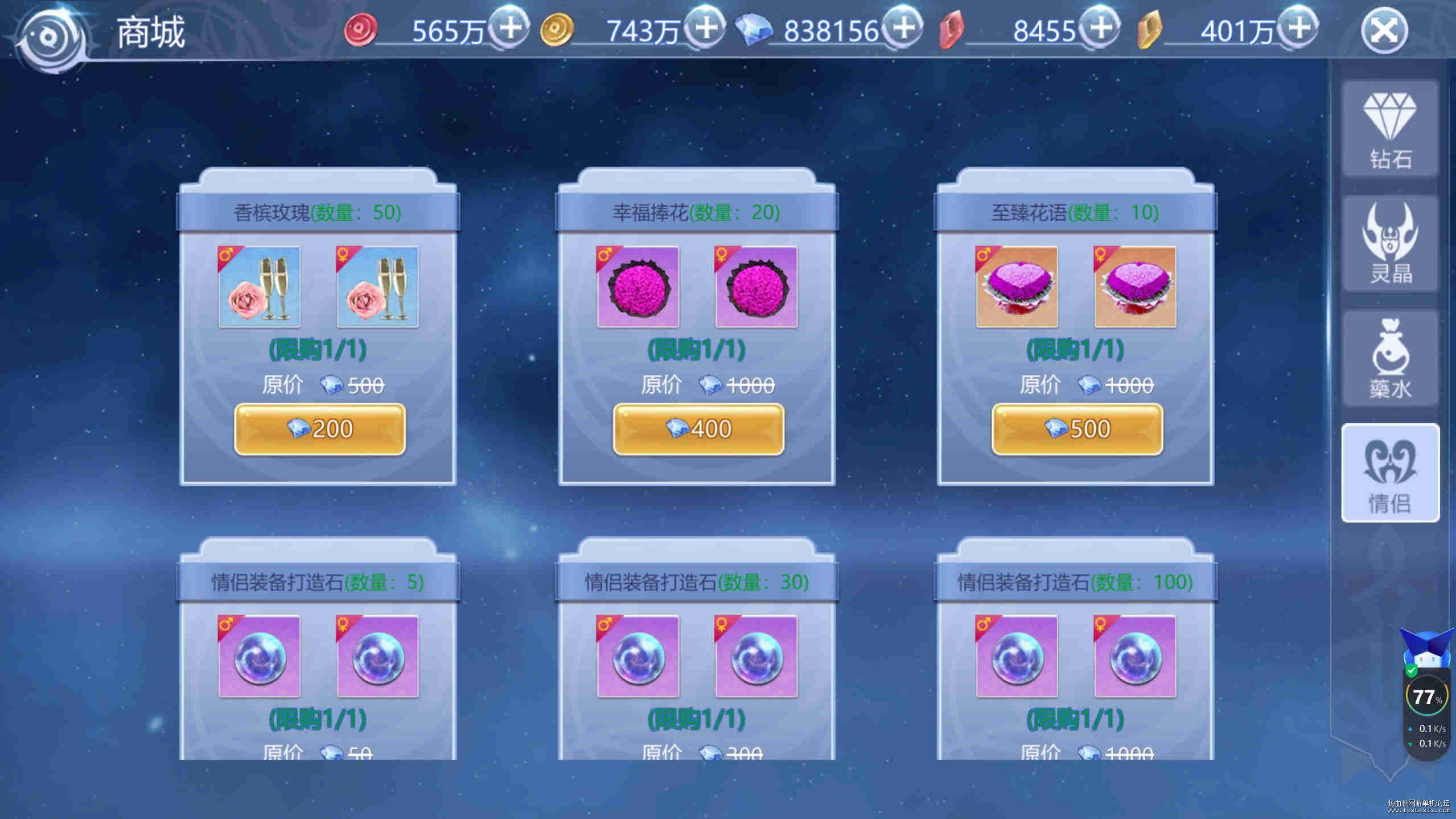The width and height of the screenshot is (1456, 819).
Task: Switch to the 钻石 shop tab
Action: tap(1390, 129)
